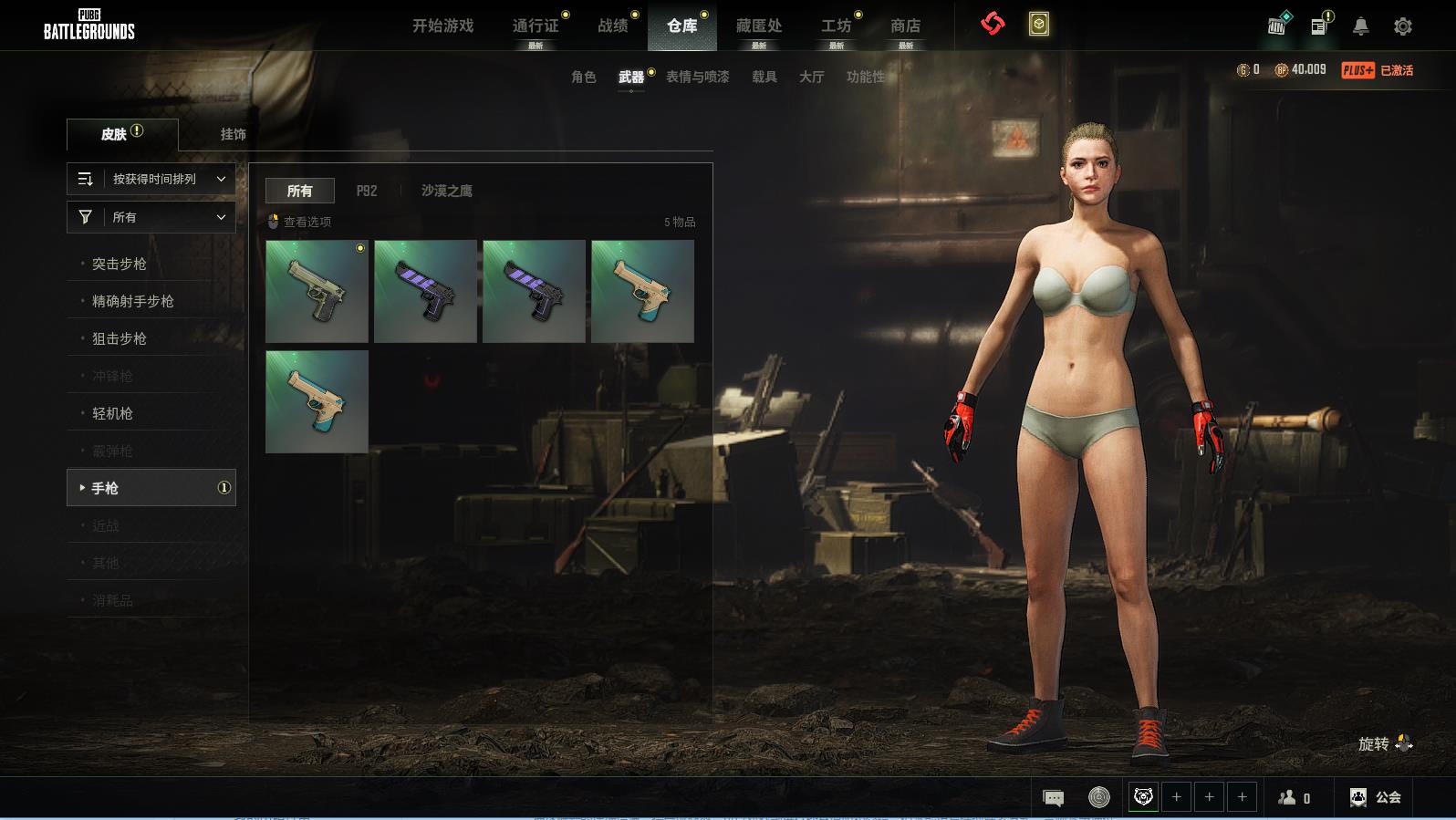Viewport: 1456px width, 820px height.
Task: Go to the 通行证 pass page
Action: click(535, 26)
